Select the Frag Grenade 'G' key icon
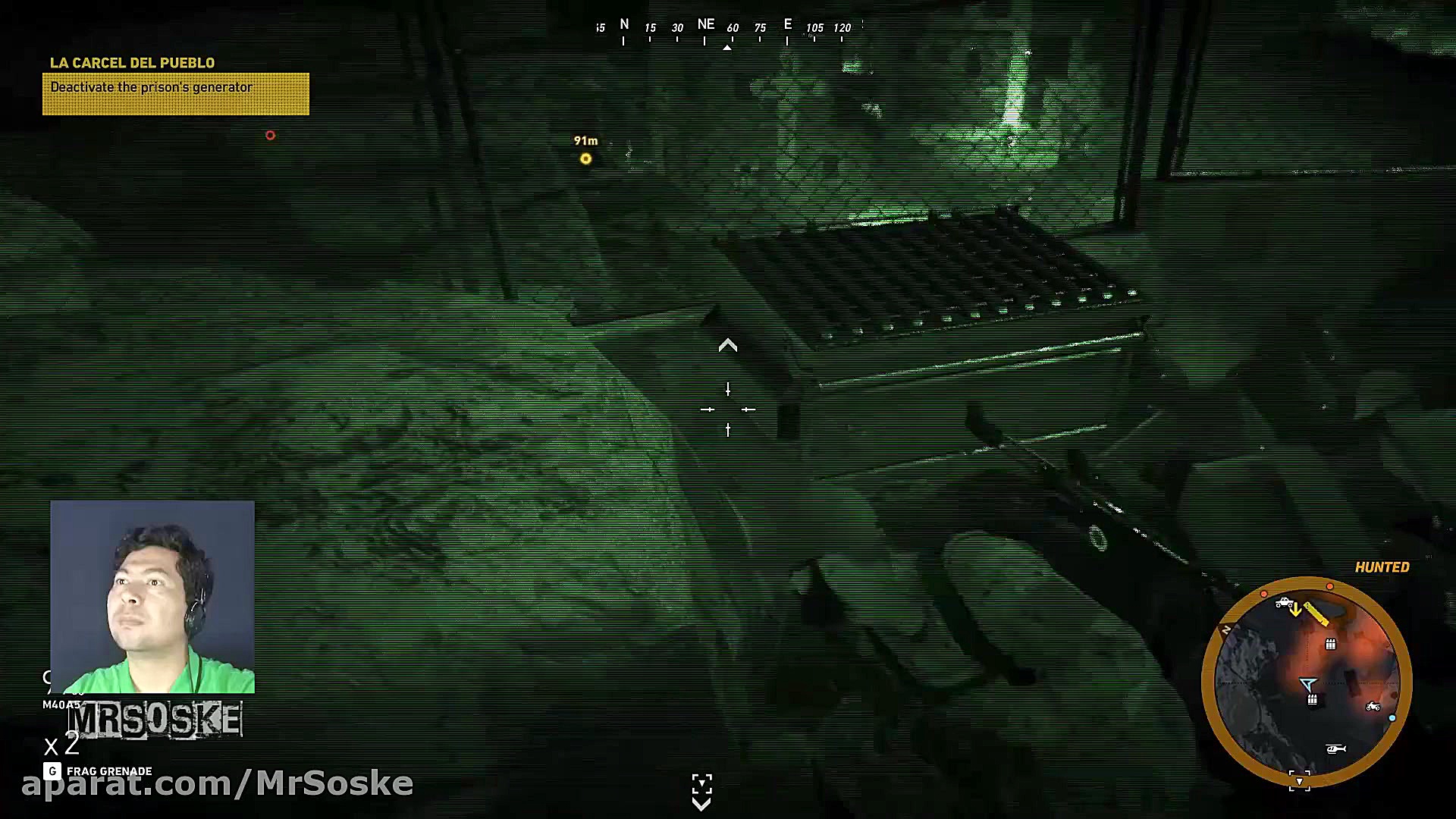The image size is (1456, 819). [x=52, y=770]
